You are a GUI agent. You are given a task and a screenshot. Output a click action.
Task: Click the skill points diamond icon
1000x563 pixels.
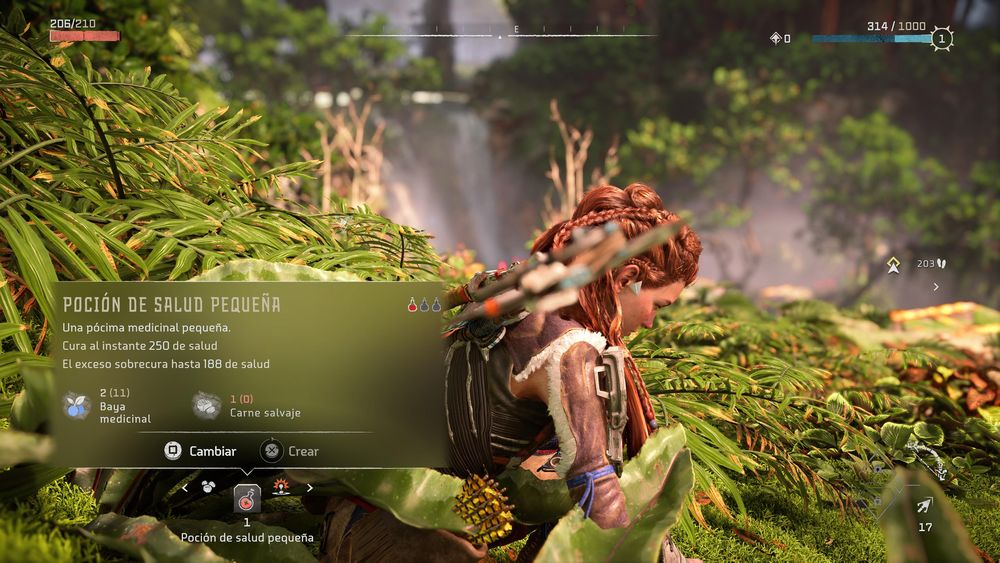[775, 39]
